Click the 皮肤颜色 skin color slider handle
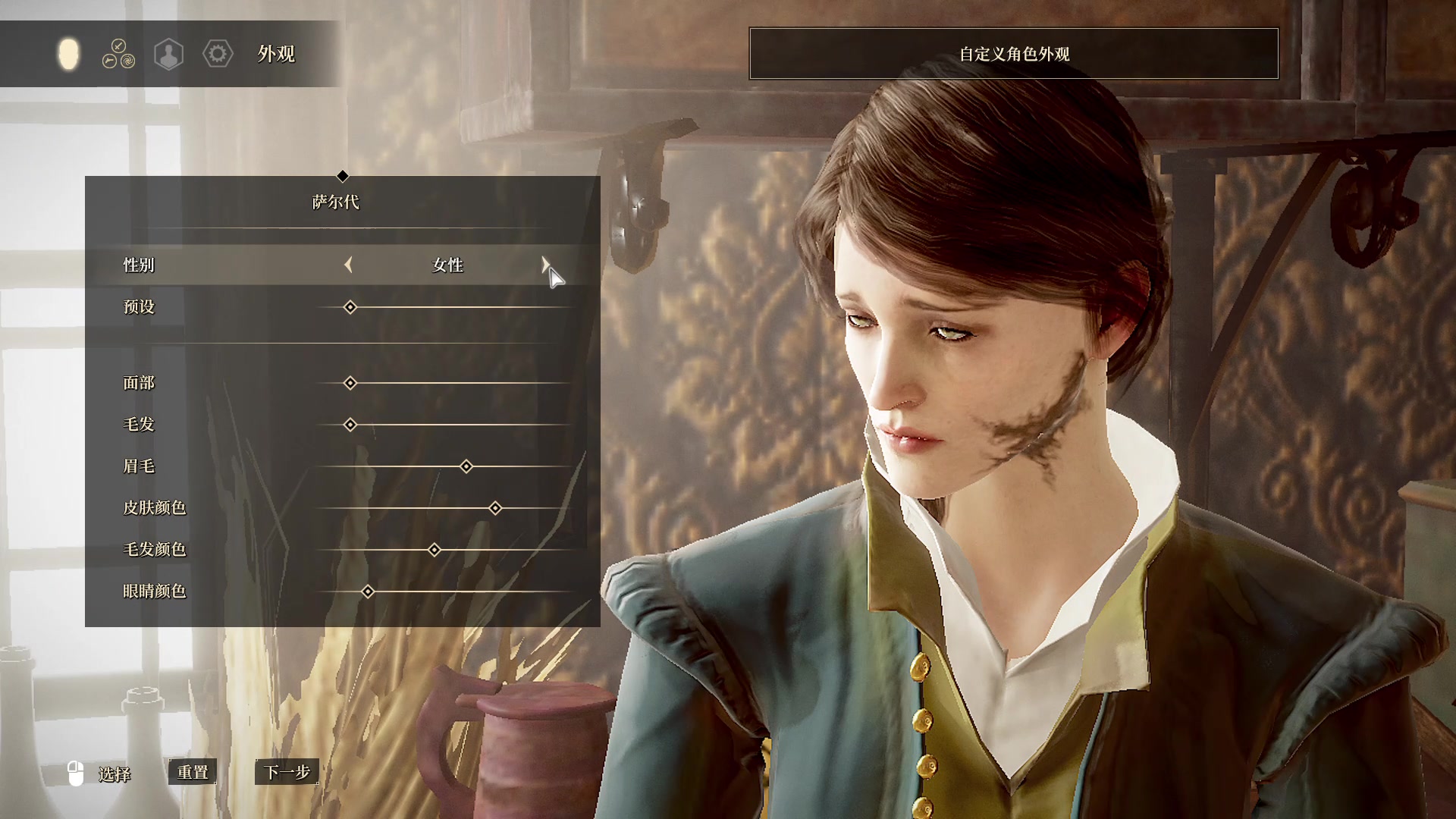Viewport: 1456px width, 819px height. coord(495,508)
